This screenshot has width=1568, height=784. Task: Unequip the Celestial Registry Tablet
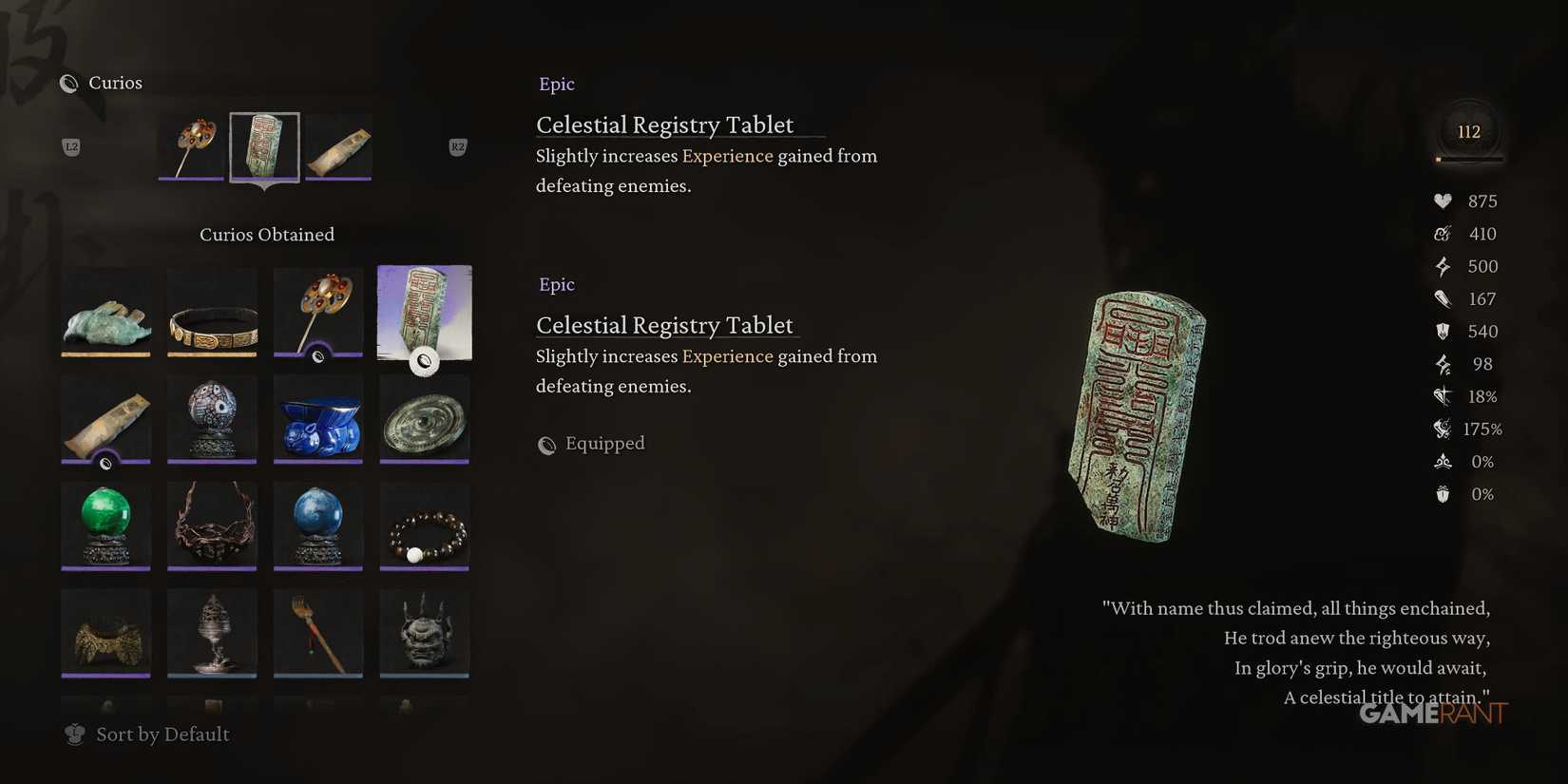pyautogui.click(x=424, y=313)
